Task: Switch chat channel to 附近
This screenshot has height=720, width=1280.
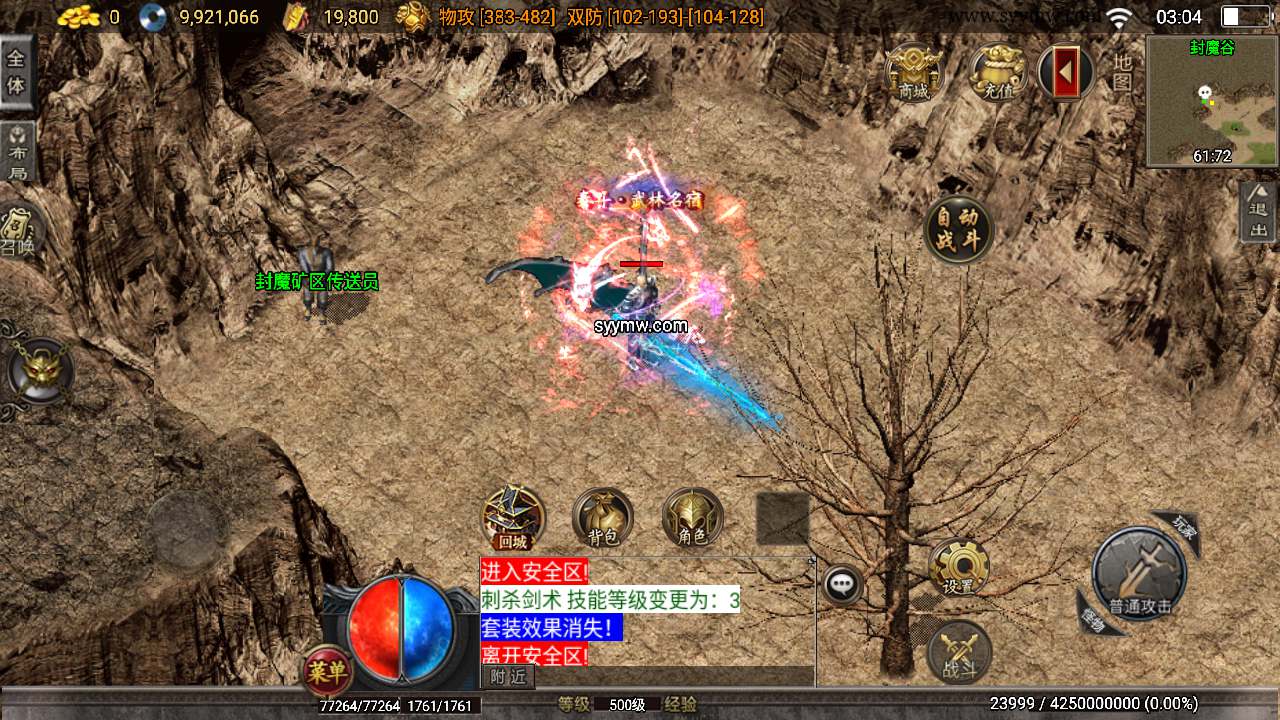Action: point(507,677)
